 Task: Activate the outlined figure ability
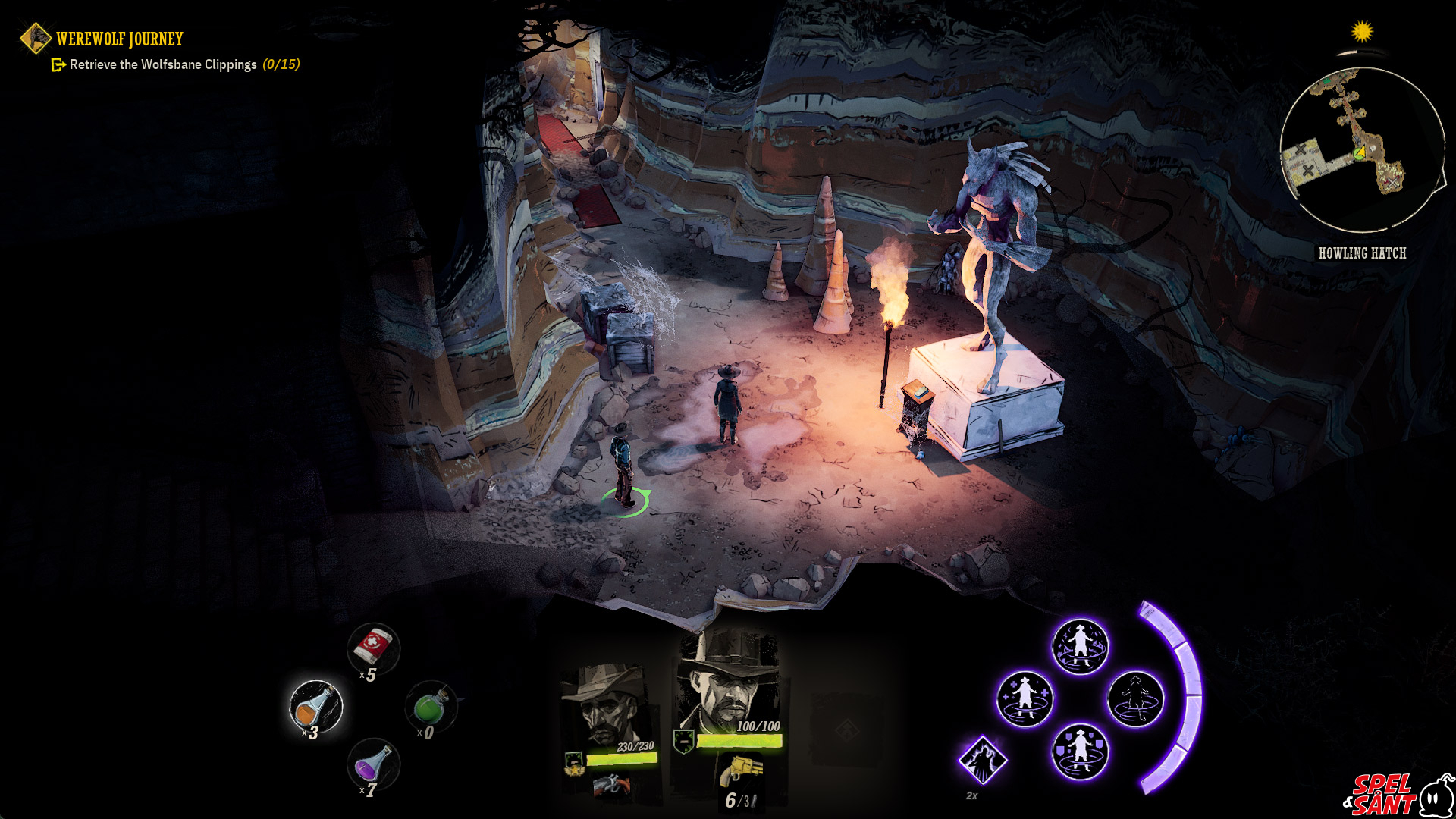pyautogui.click(x=1135, y=698)
